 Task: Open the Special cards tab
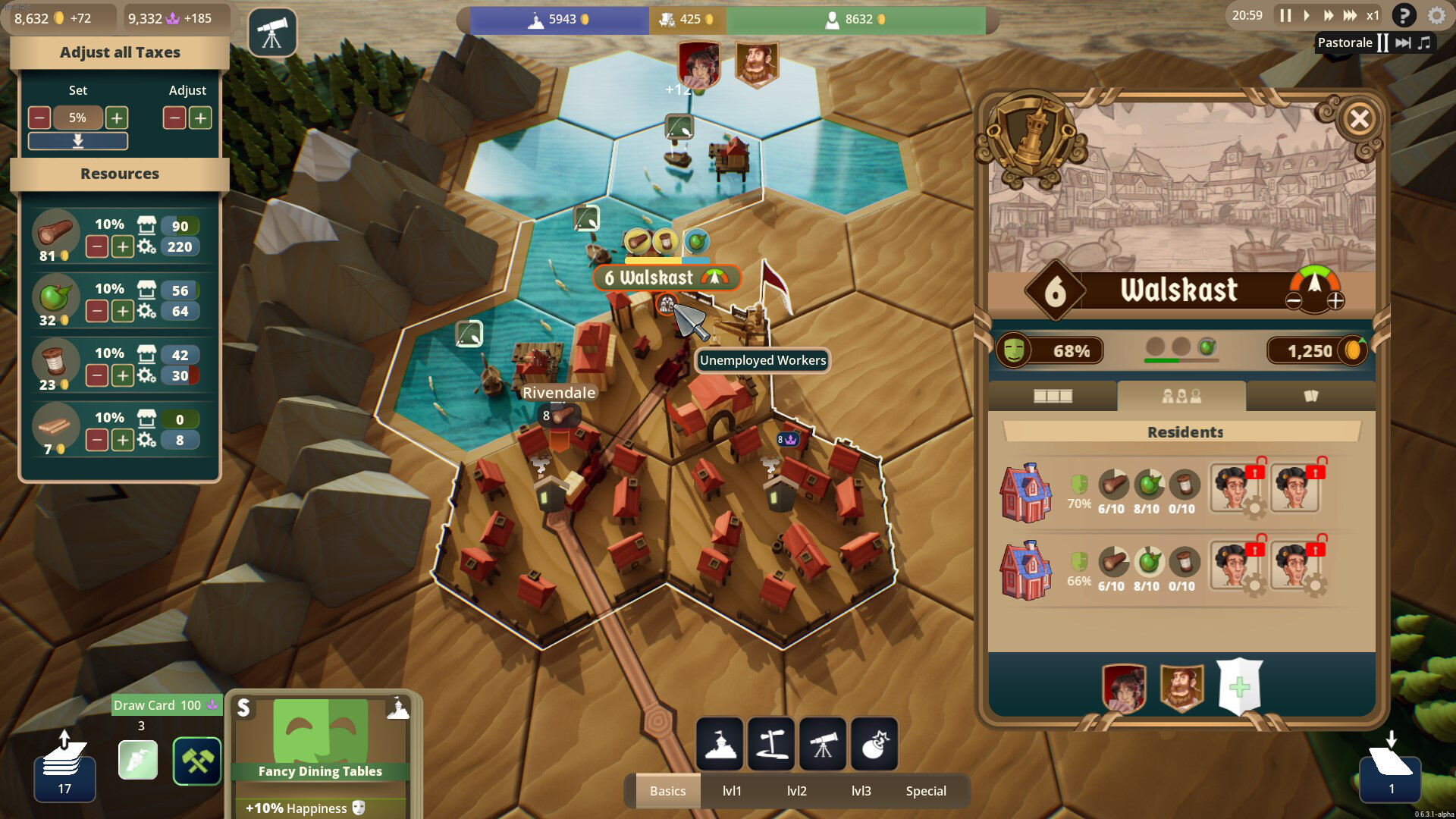[925, 790]
